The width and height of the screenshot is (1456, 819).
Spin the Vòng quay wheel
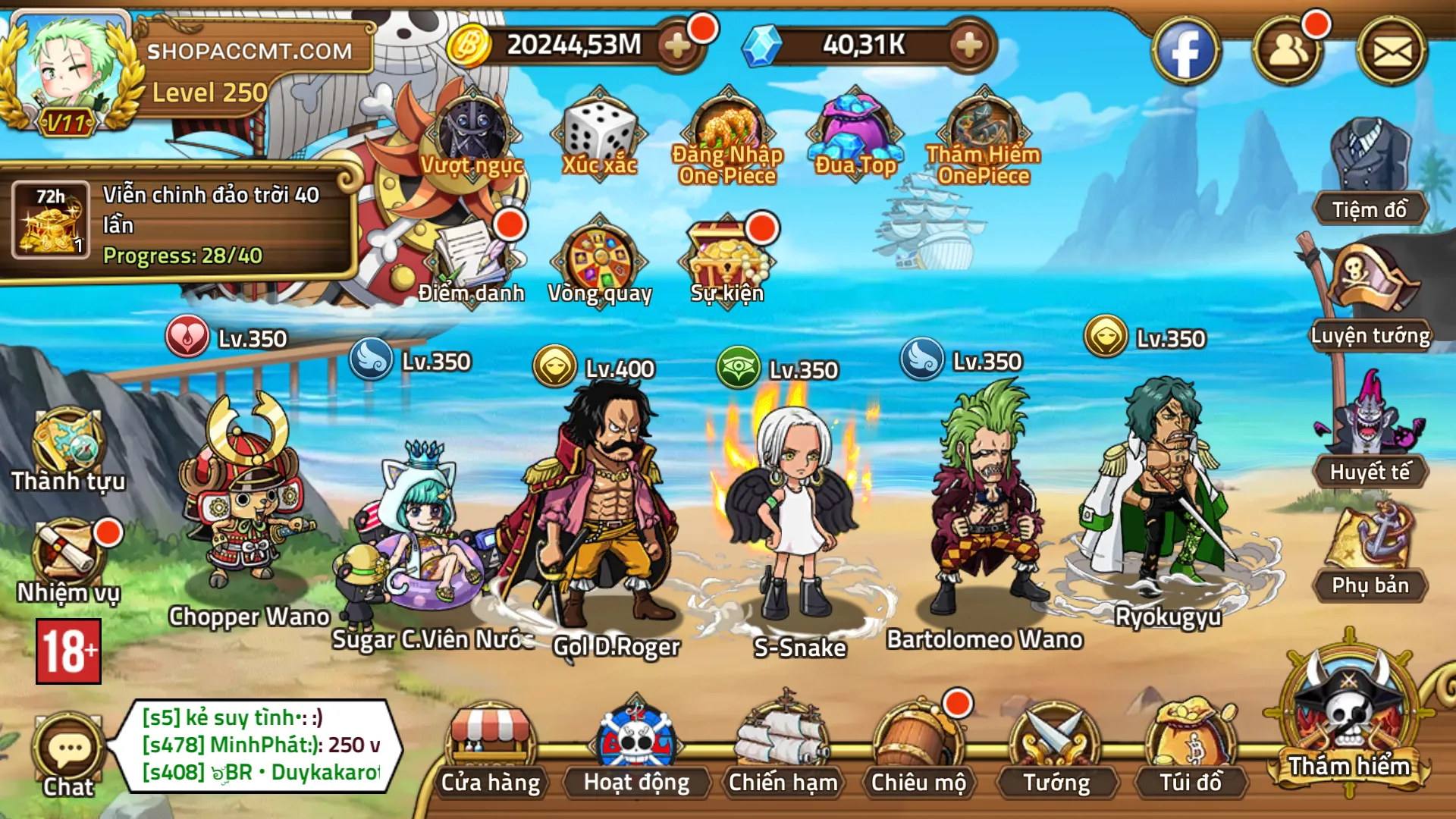[600, 262]
